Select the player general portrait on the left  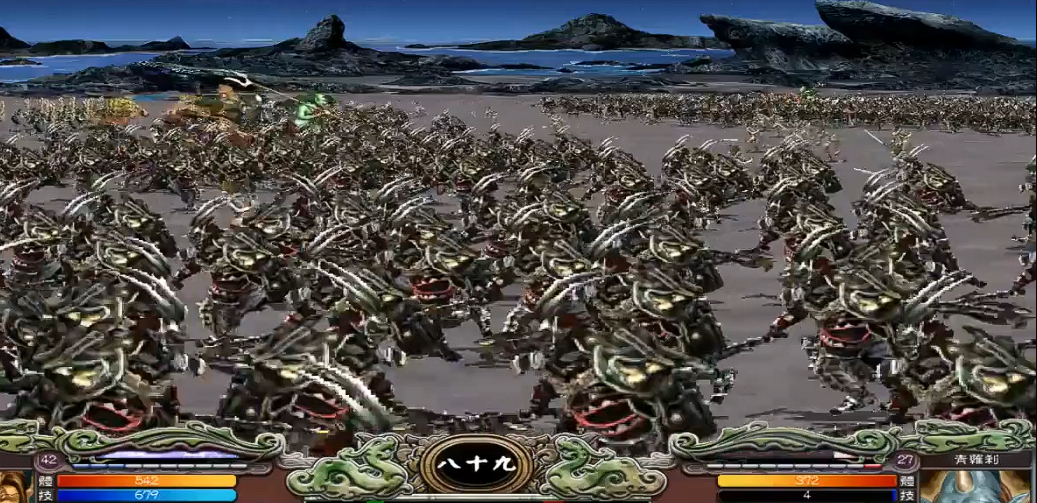[14, 488]
